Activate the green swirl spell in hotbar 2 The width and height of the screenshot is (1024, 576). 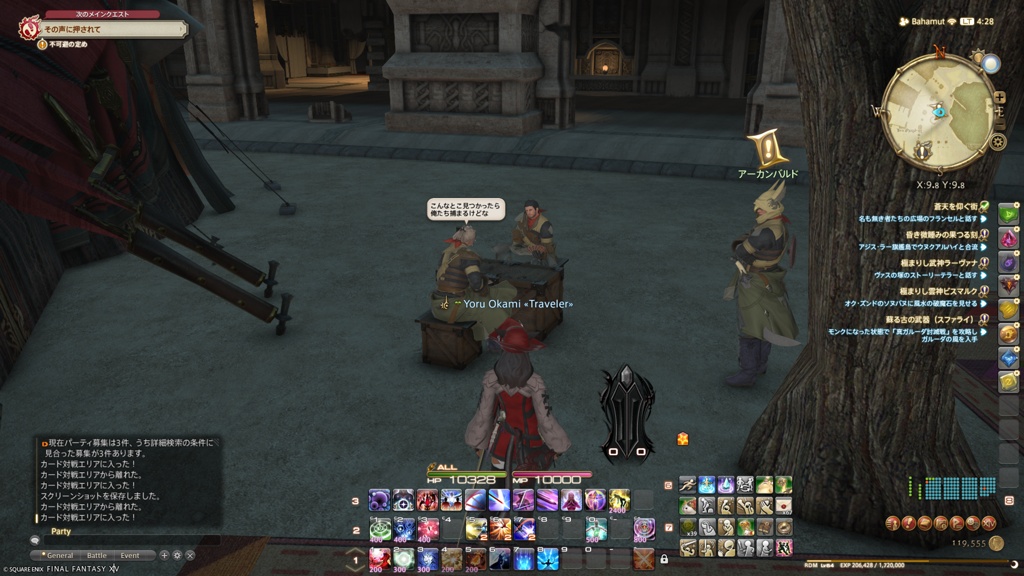pyautogui.click(x=380, y=529)
